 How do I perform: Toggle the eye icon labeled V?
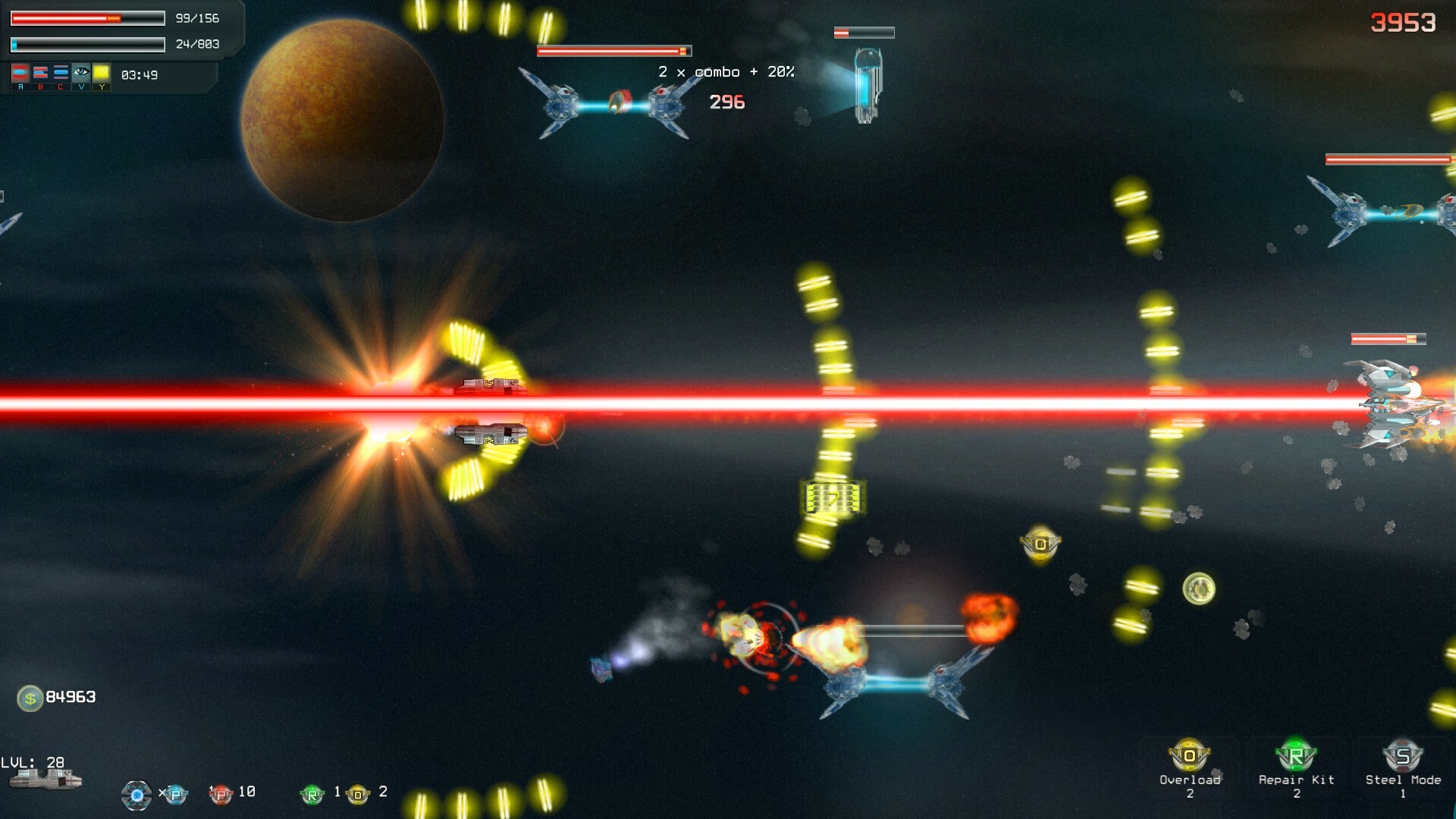[81, 74]
